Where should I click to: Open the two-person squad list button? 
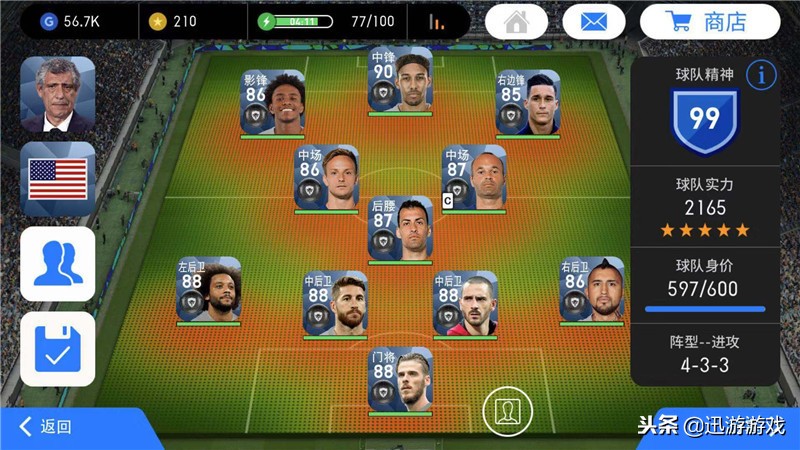pyautogui.click(x=58, y=264)
